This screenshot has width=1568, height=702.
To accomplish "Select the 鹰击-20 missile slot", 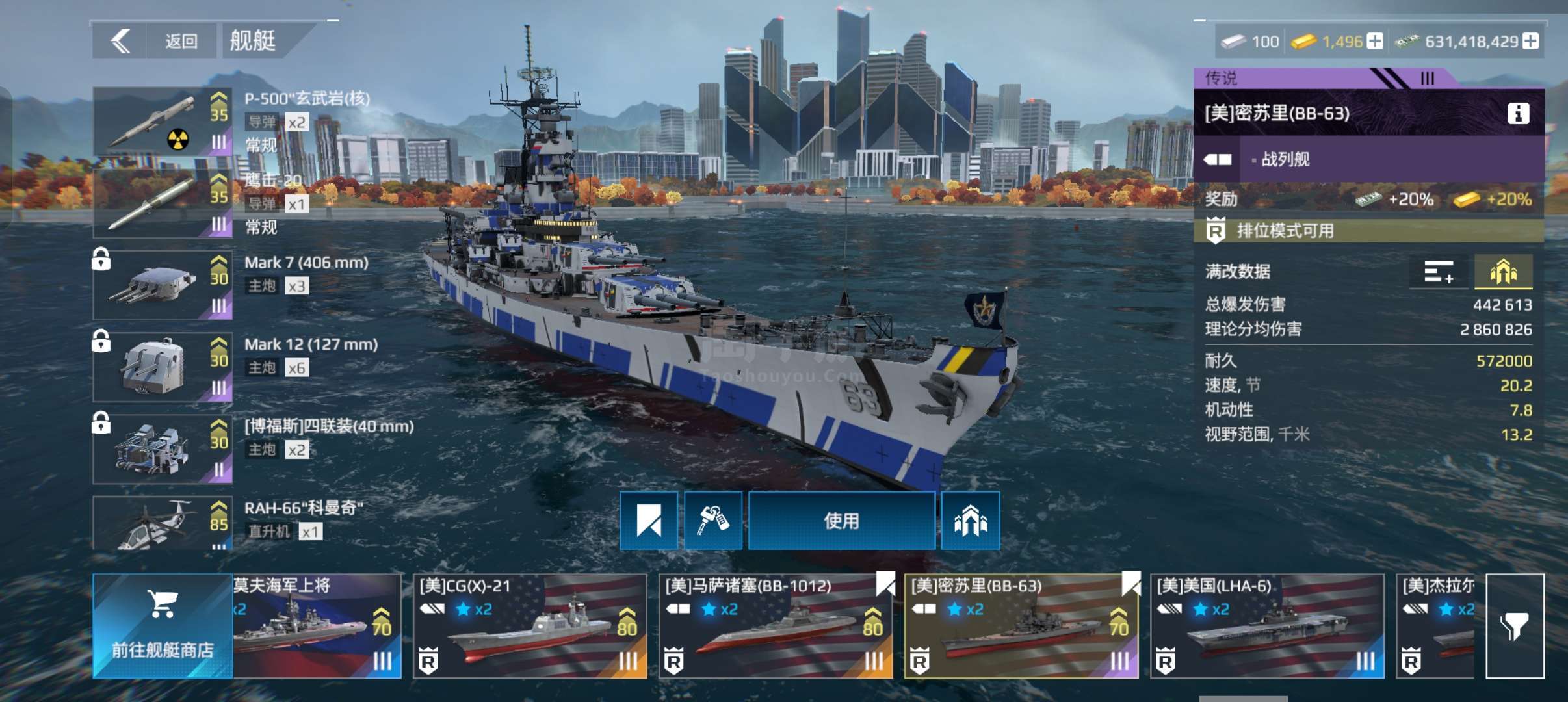I will tap(163, 203).
